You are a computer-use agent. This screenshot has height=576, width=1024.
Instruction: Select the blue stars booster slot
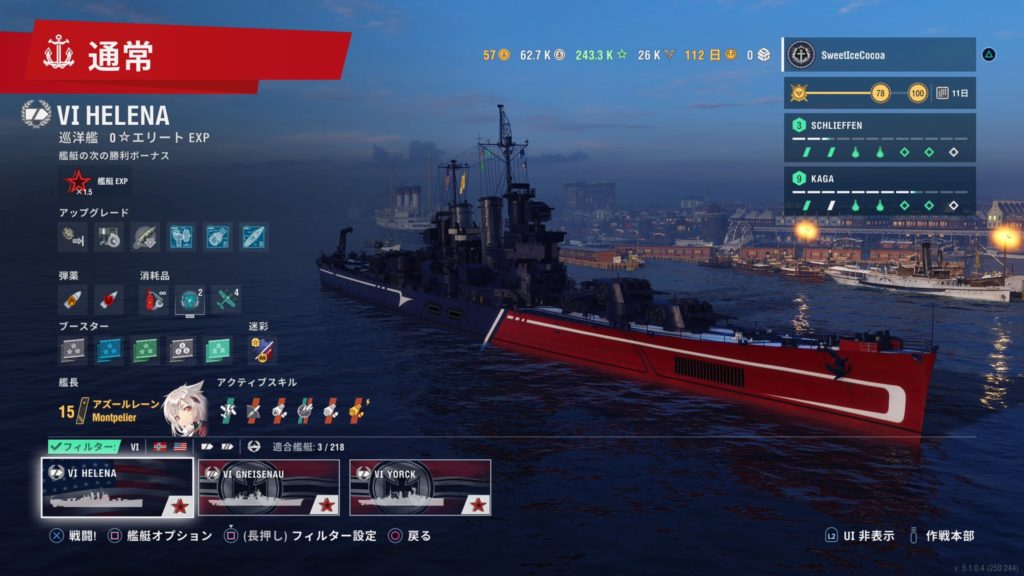click(x=109, y=349)
